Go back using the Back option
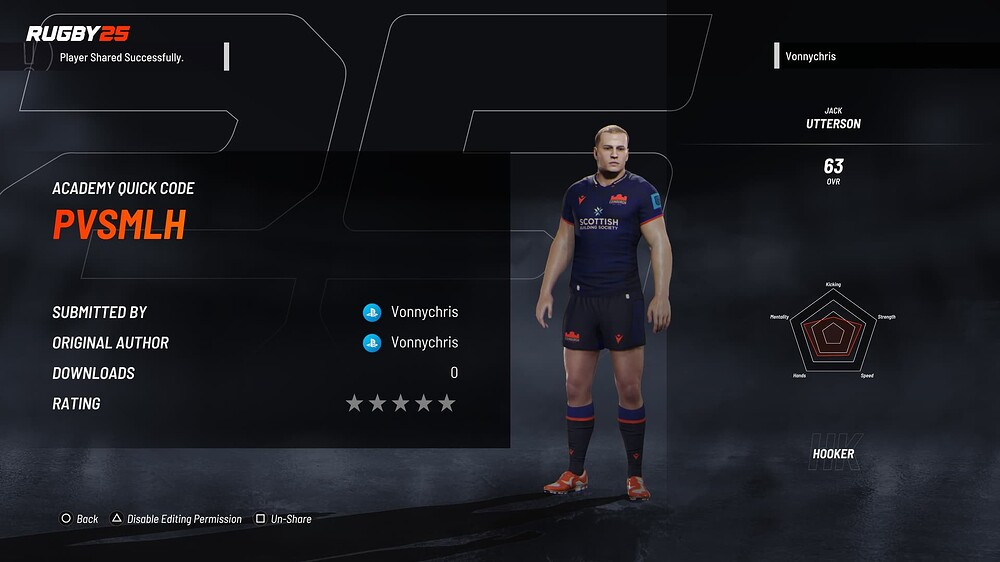The height and width of the screenshot is (562, 1000). coord(80,519)
